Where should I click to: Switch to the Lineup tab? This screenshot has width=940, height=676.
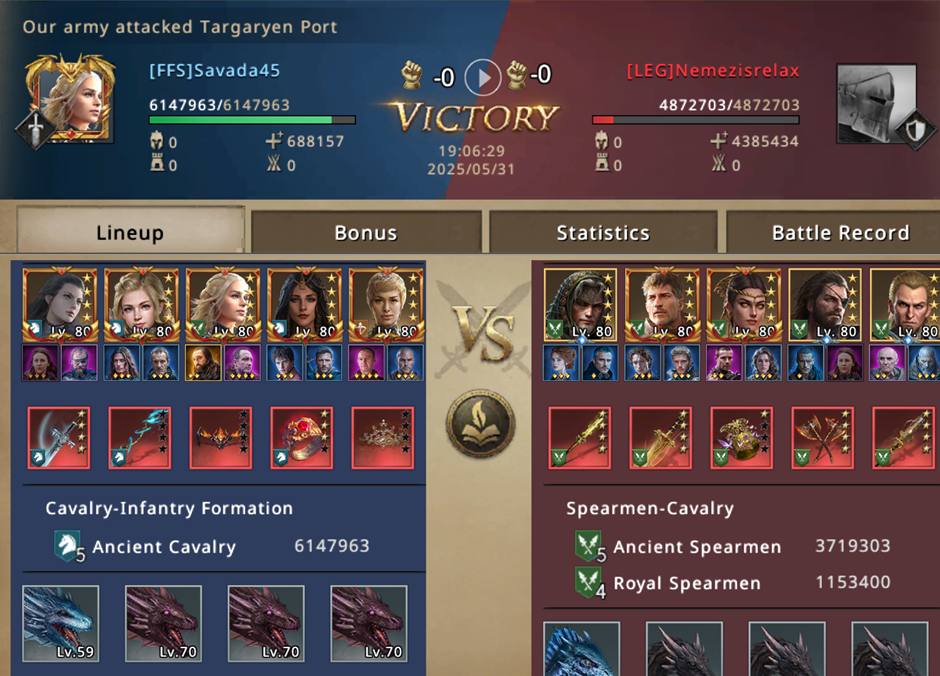(130, 232)
